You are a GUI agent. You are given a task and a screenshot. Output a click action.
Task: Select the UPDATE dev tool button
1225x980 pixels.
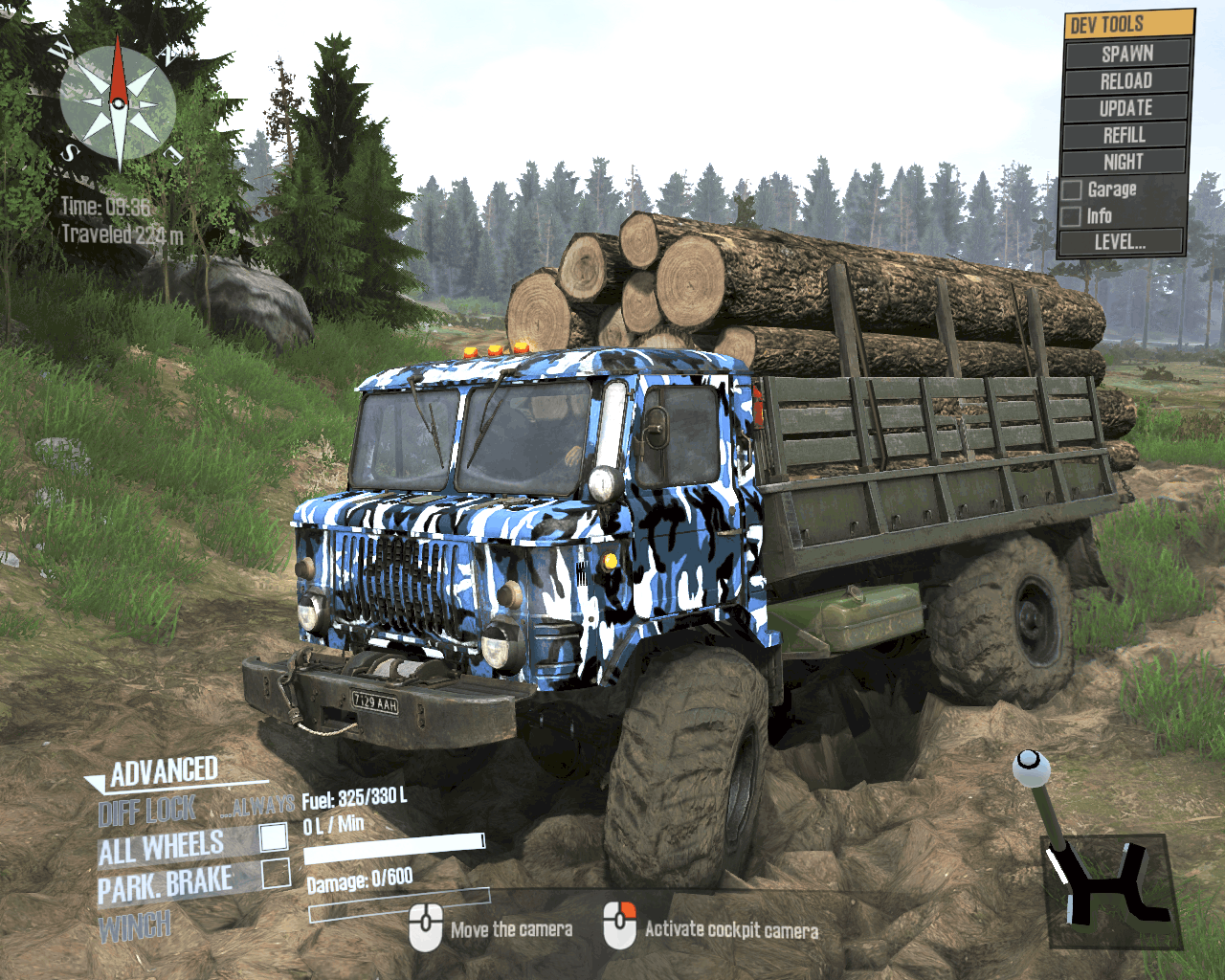[1125, 107]
